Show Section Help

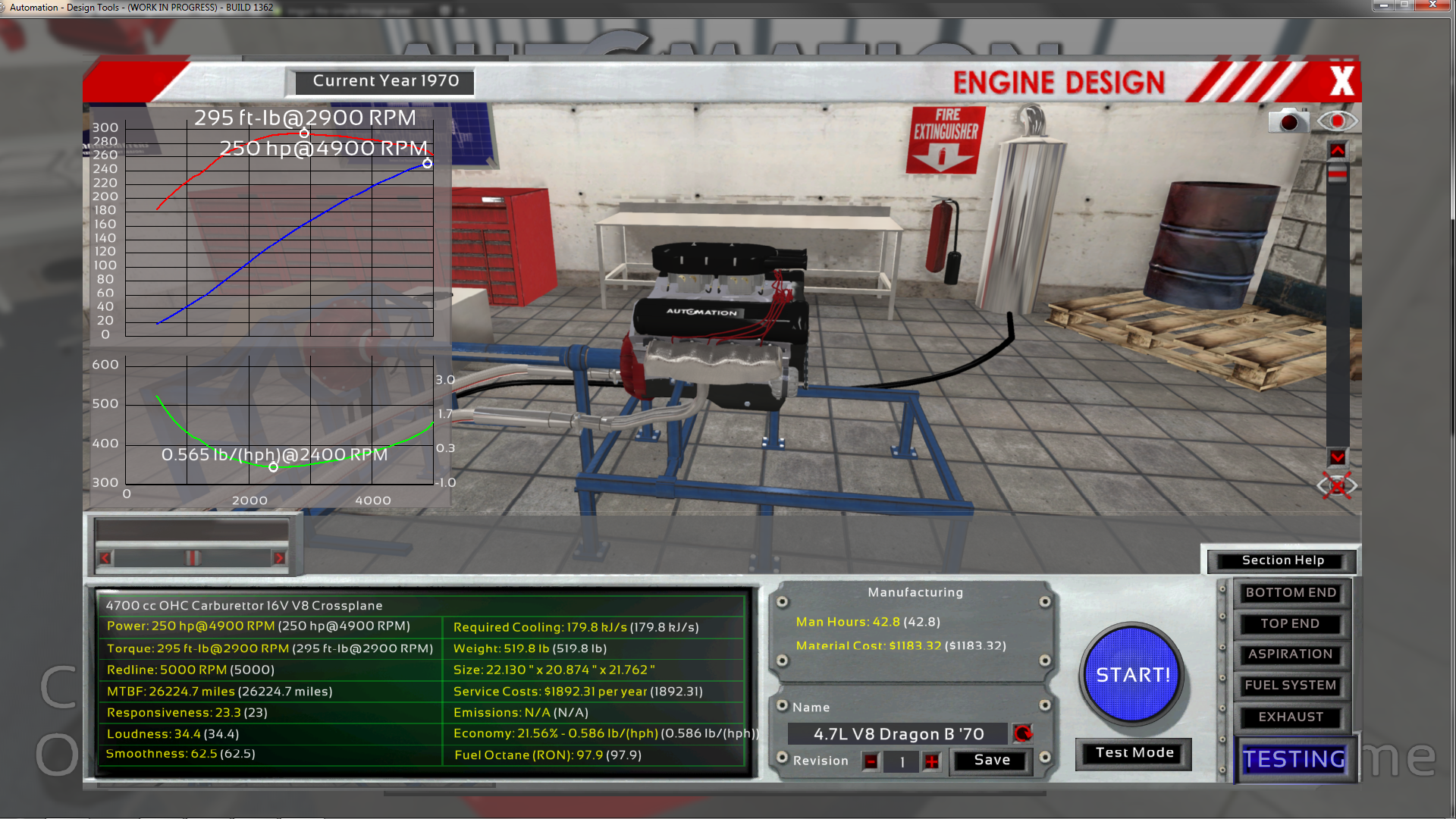pos(1282,560)
